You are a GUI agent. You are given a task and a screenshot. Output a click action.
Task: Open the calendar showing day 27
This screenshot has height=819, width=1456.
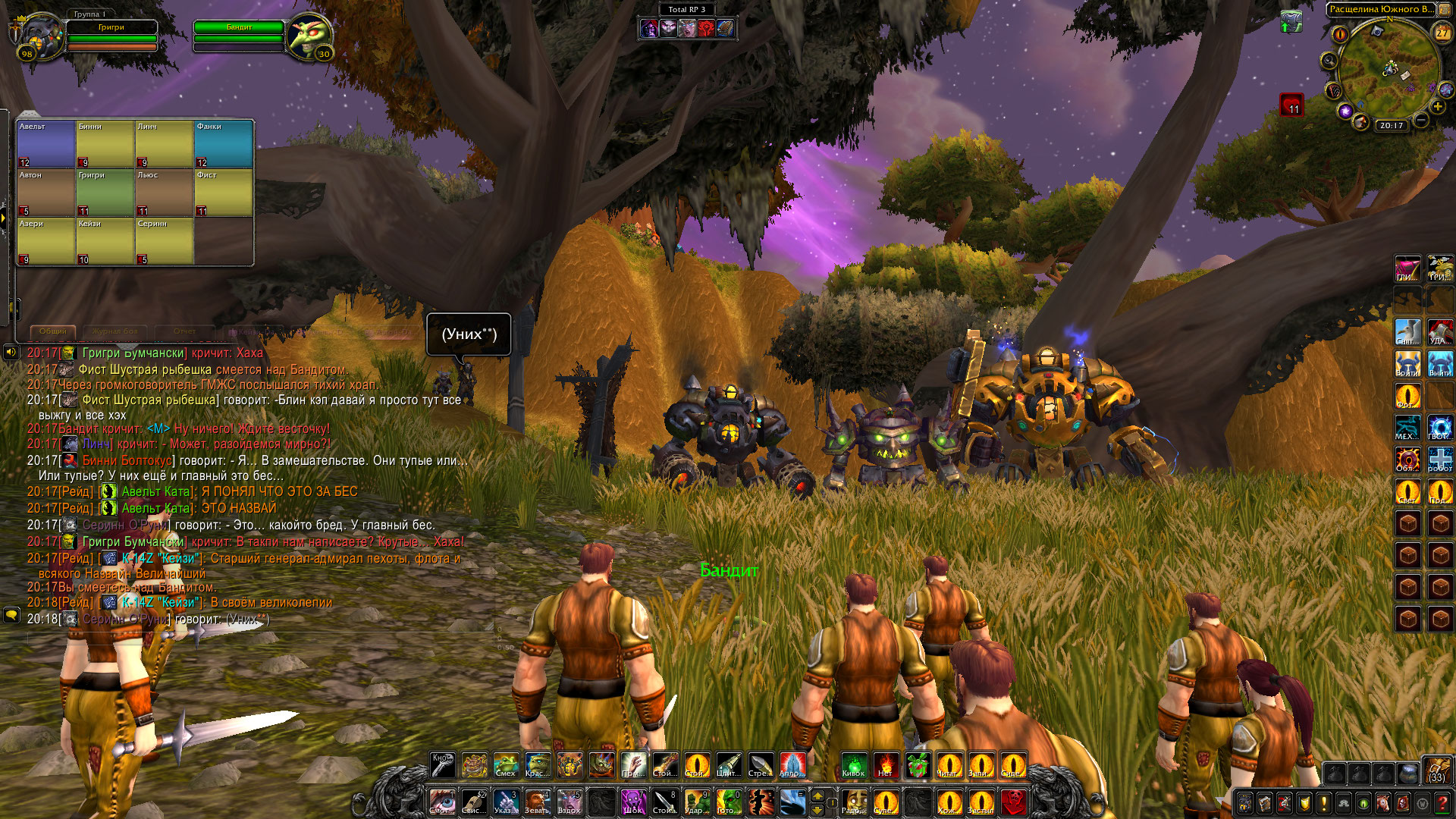coord(1442,33)
